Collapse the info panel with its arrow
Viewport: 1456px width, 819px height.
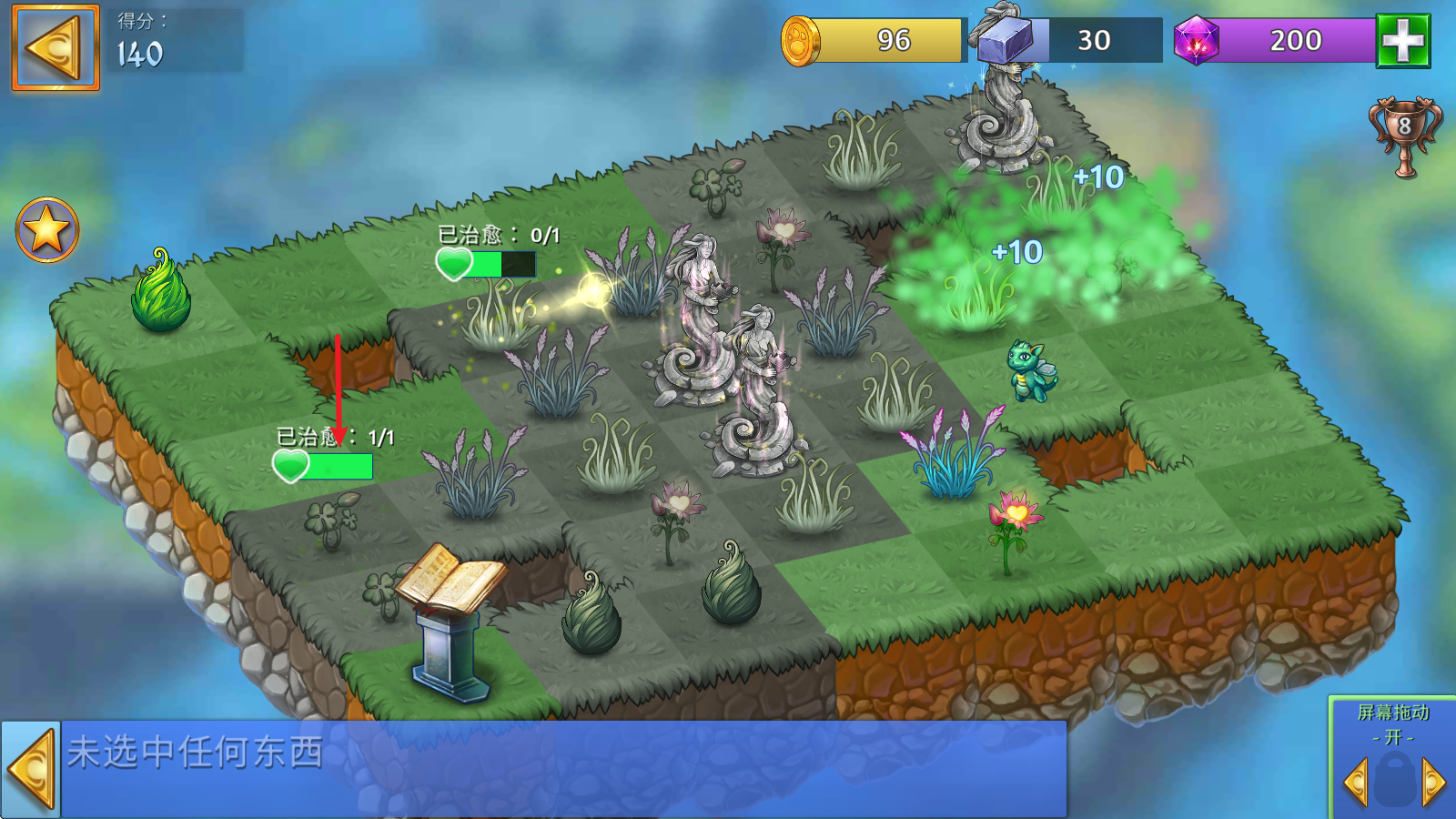tap(31, 770)
